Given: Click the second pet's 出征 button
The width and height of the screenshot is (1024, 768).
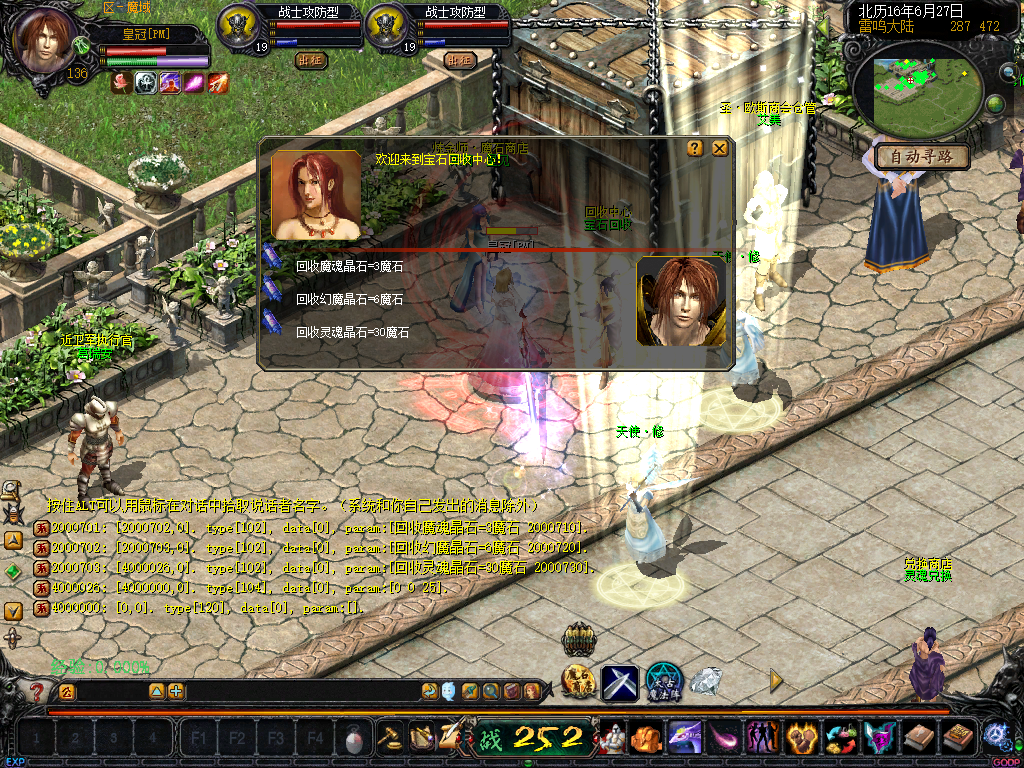Looking at the screenshot, I should point(459,60).
